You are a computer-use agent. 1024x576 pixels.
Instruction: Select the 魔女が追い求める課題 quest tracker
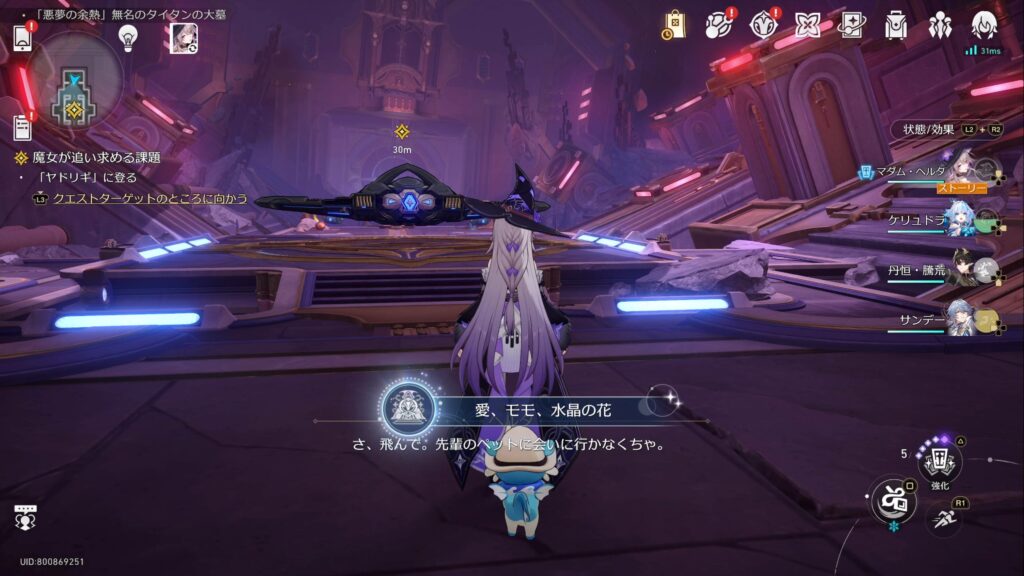[x=96, y=158]
